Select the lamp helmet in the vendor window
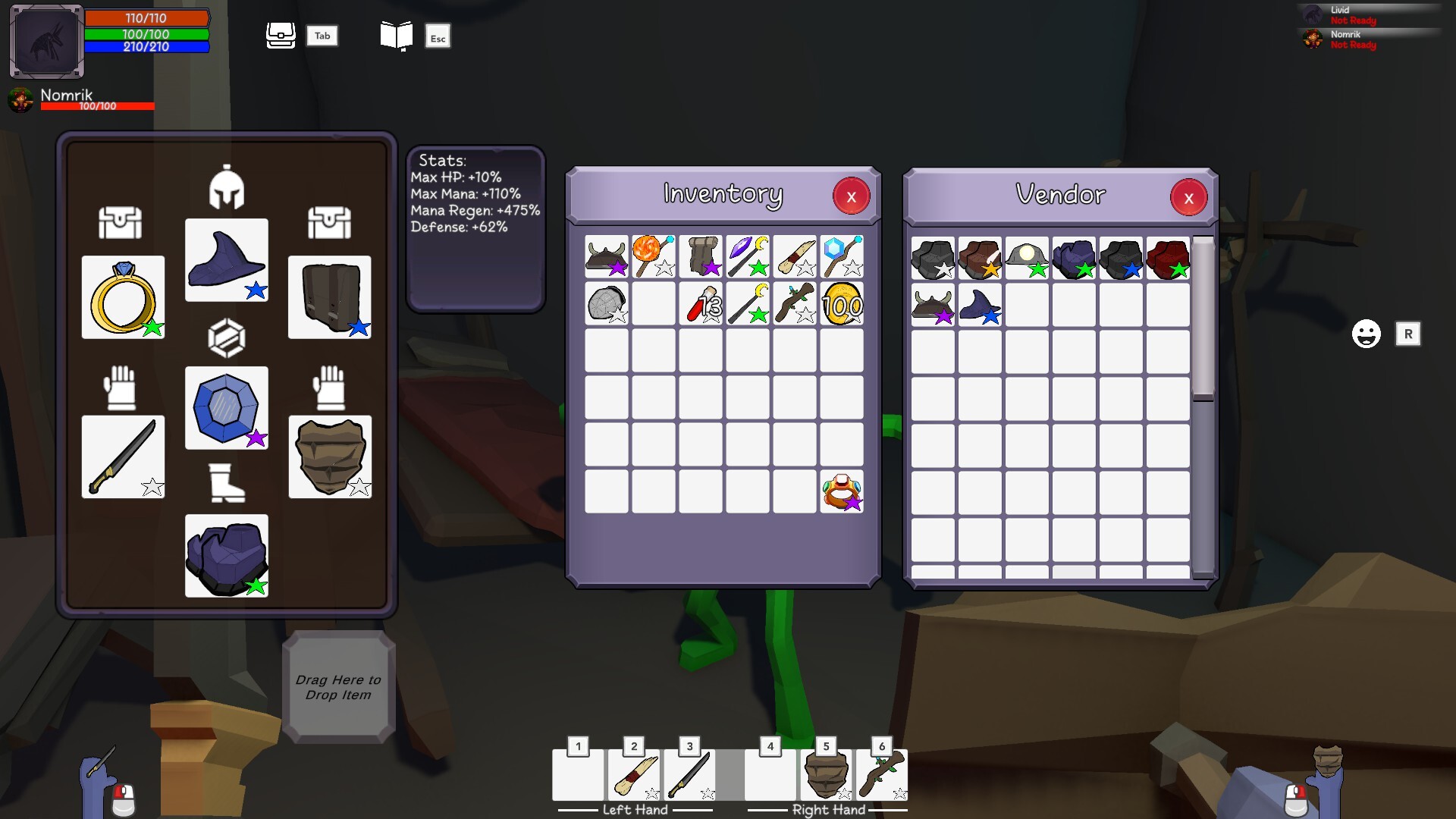Screen dimensions: 1456x819 point(1026,259)
